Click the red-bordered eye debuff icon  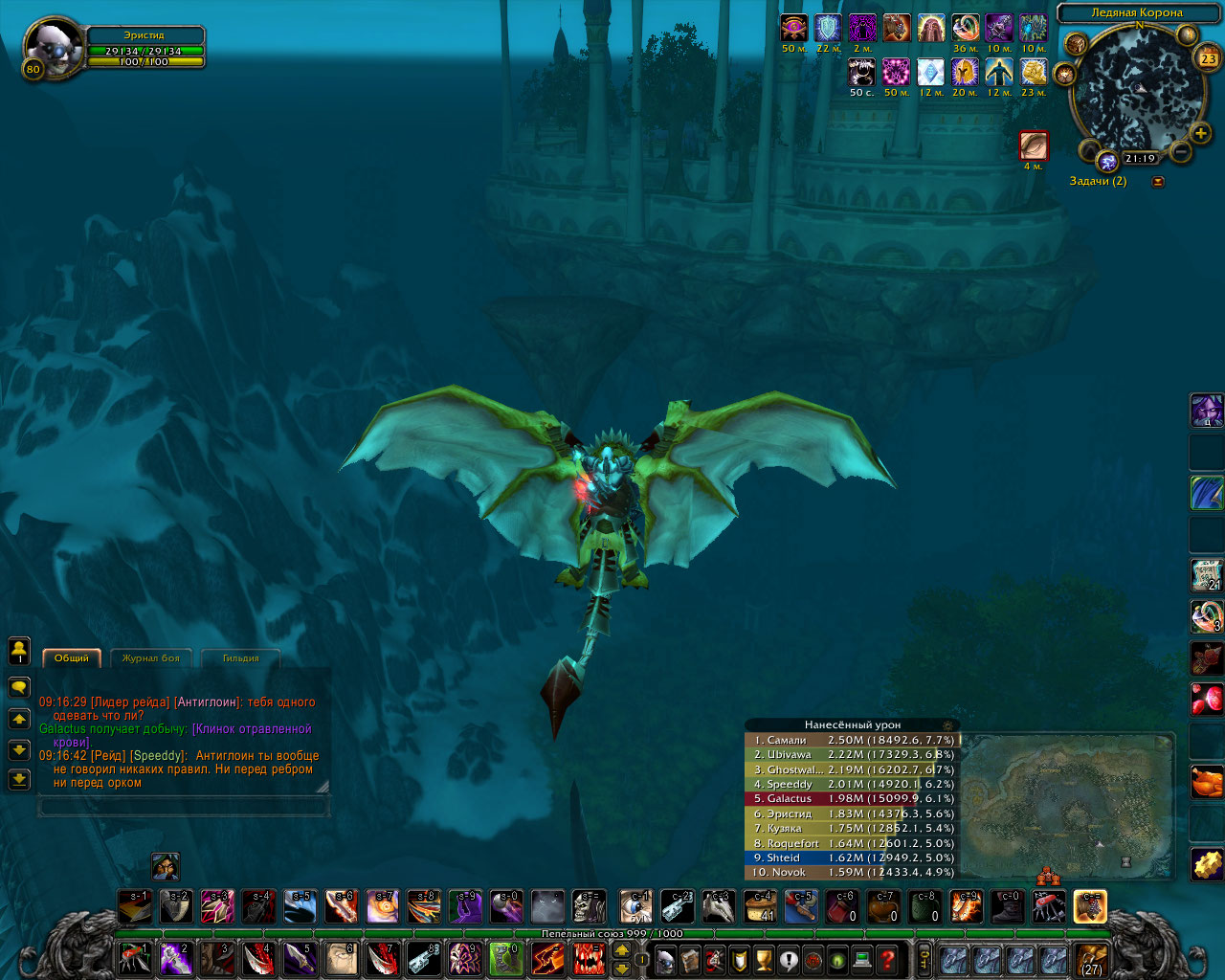click(x=1034, y=145)
